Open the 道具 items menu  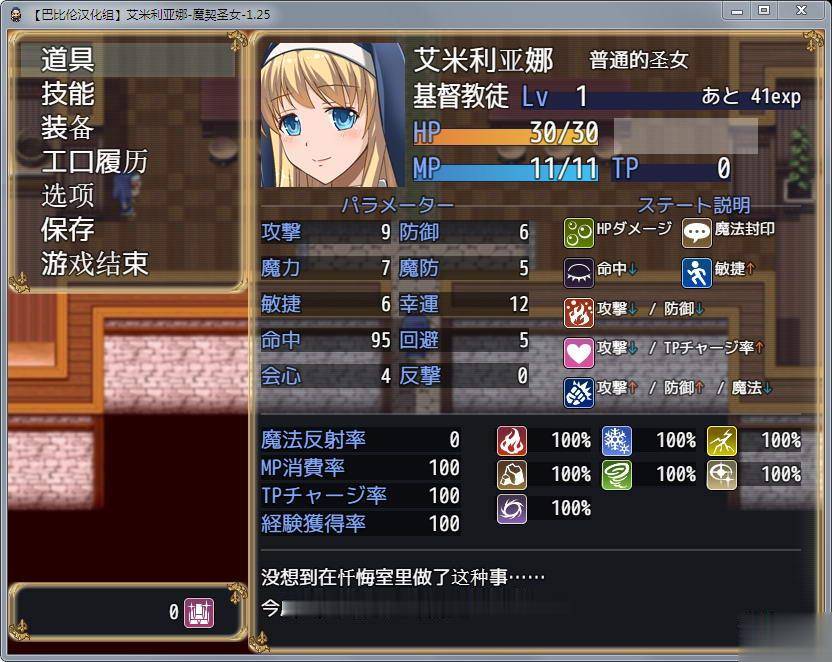(x=68, y=59)
